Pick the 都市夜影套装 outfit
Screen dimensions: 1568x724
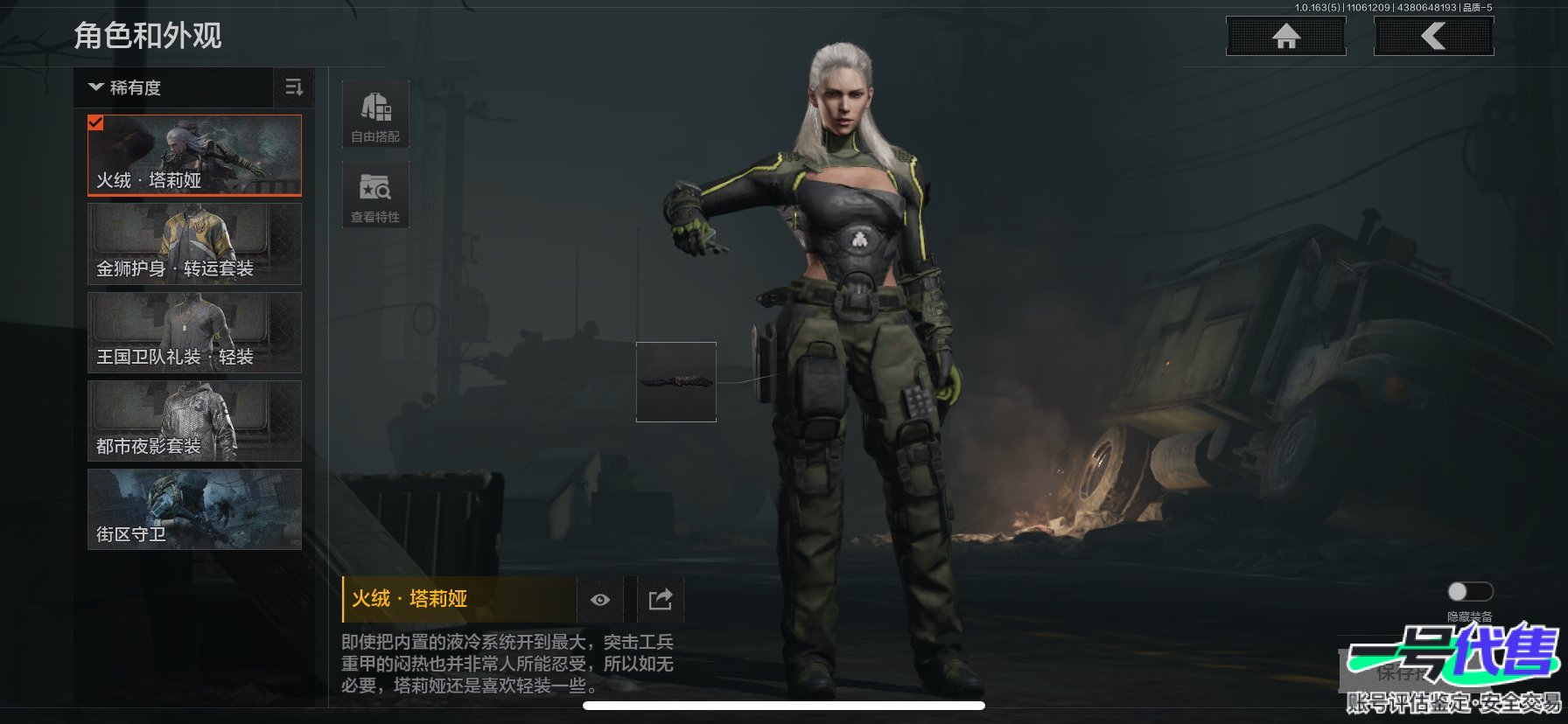click(x=194, y=421)
